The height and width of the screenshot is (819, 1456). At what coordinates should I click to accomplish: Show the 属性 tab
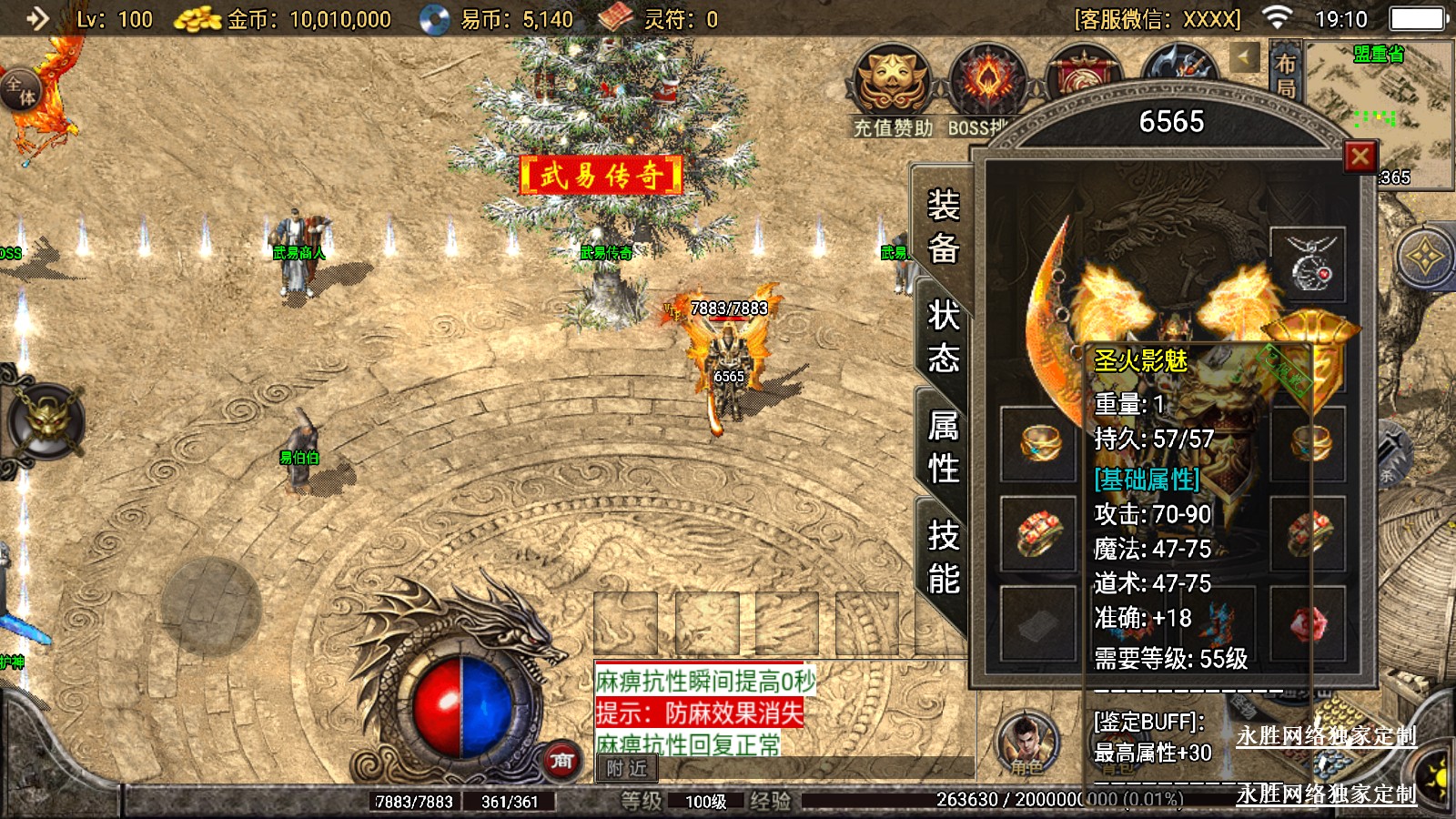click(x=944, y=447)
